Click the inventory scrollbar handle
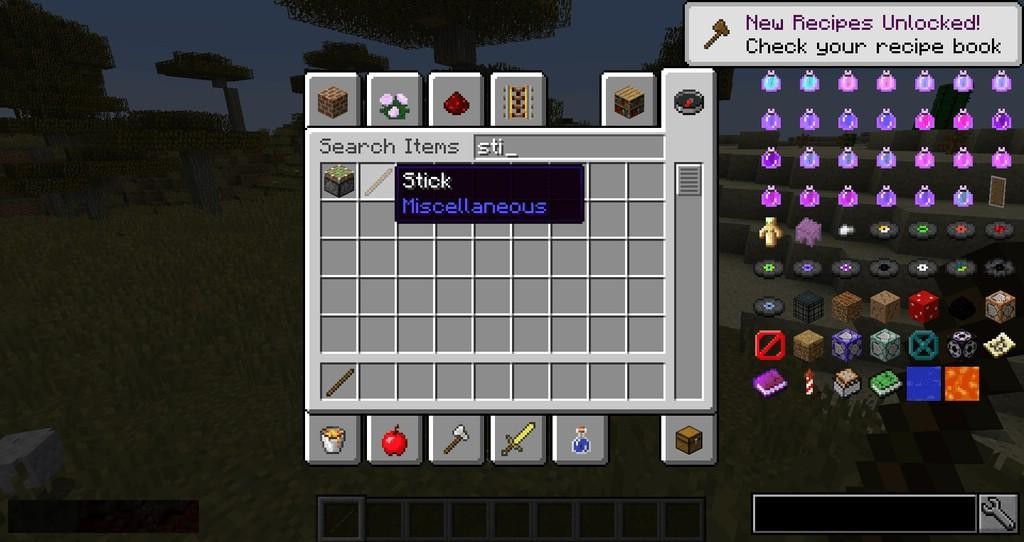 [x=688, y=181]
